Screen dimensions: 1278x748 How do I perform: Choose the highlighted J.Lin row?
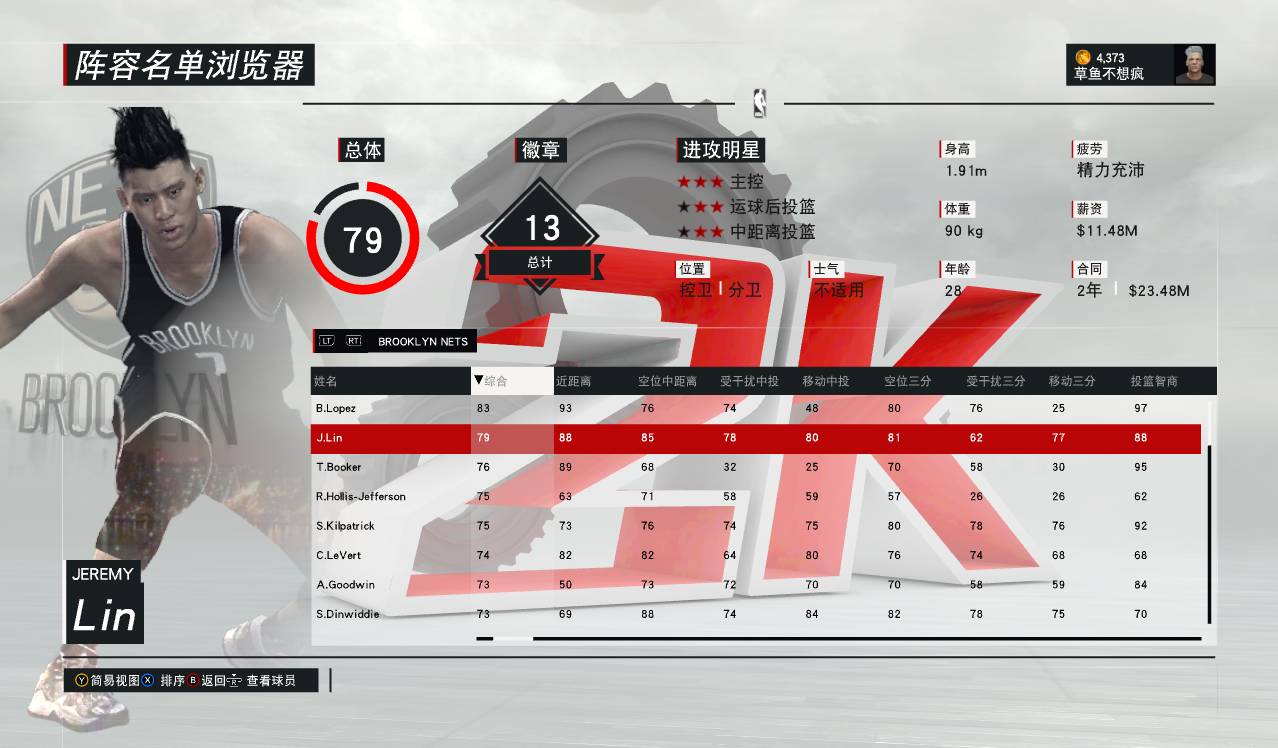(x=329, y=437)
